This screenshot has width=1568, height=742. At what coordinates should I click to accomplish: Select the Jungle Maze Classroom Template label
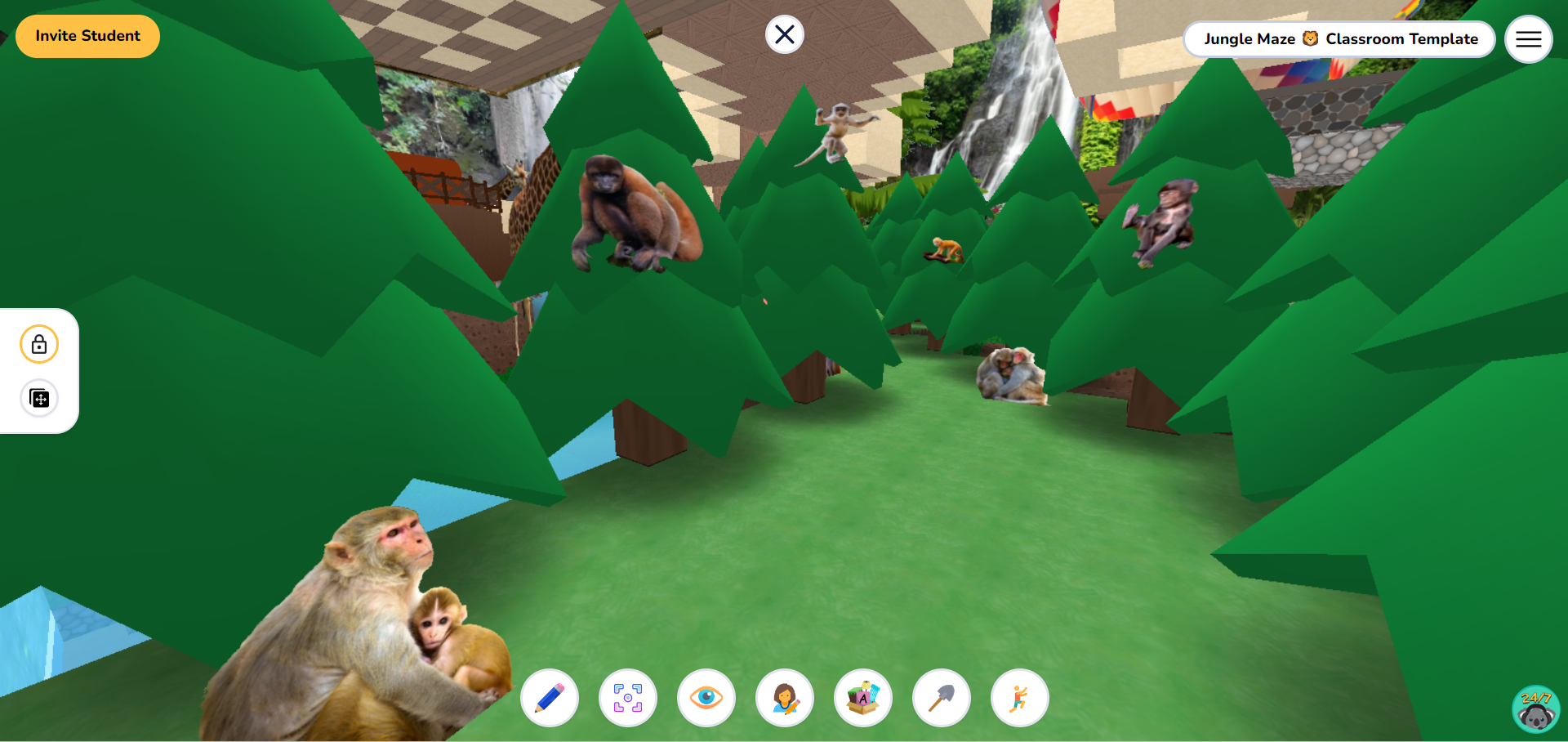tap(1339, 38)
